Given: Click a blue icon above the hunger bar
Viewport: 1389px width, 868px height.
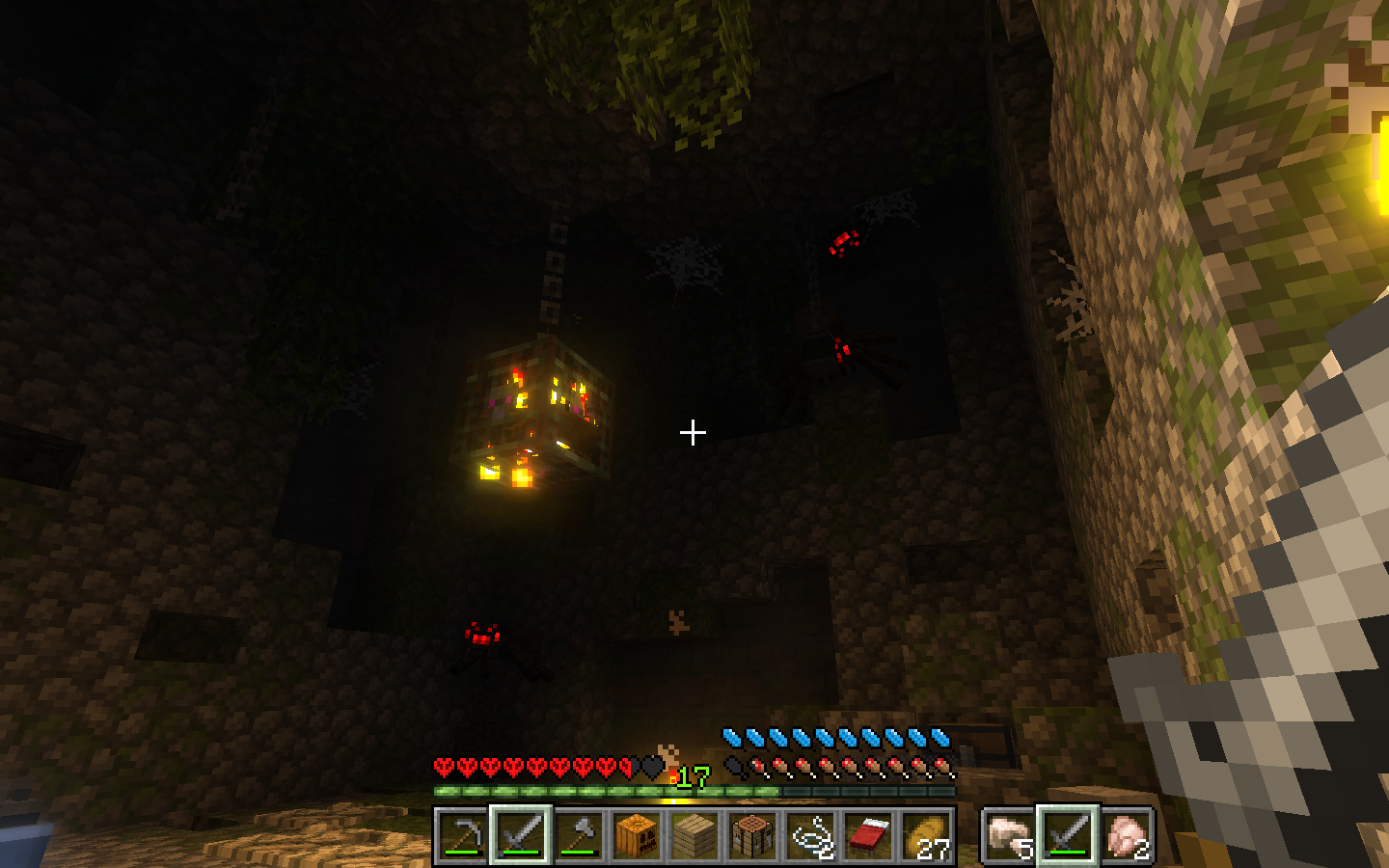Looking at the screenshot, I should 830,738.
